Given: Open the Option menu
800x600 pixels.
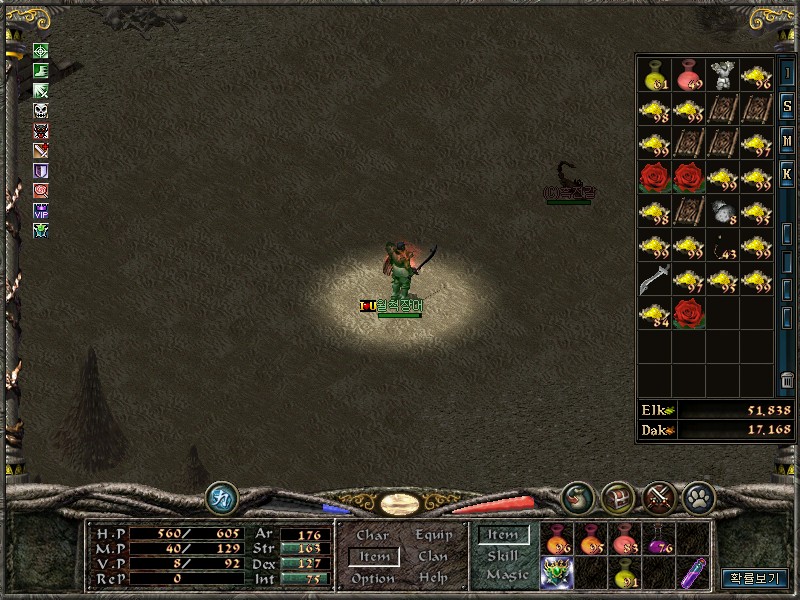Looking at the screenshot, I should (x=373, y=578).
